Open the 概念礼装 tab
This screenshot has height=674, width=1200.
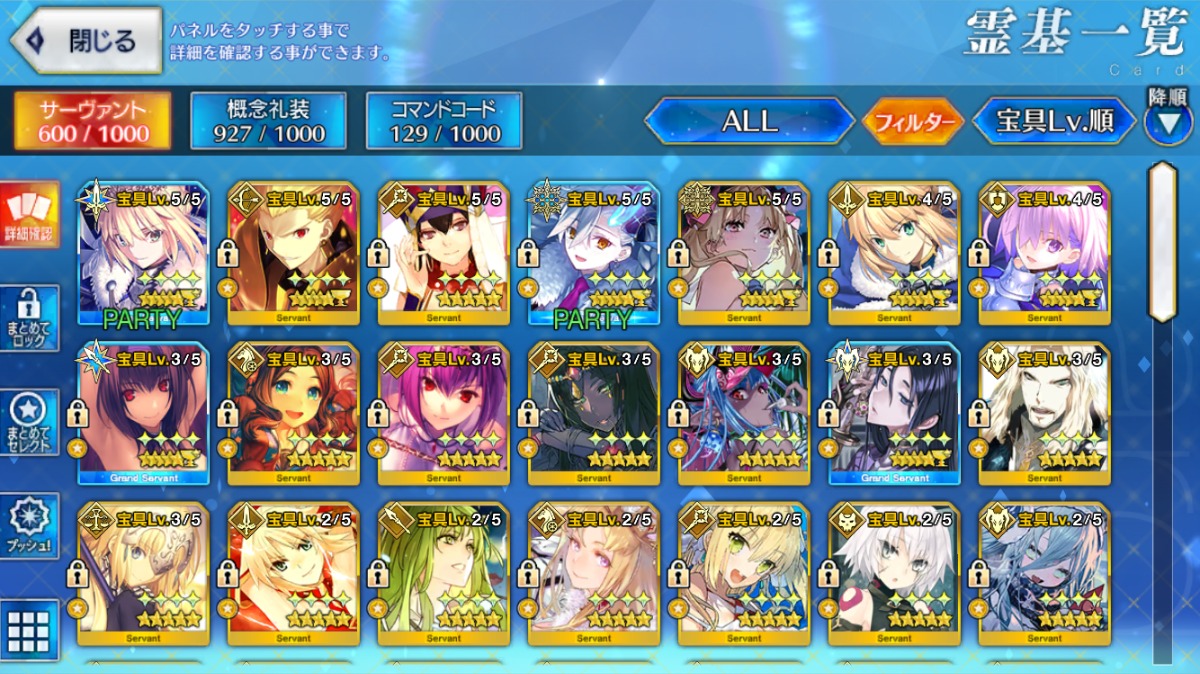[x=268, y=121]
